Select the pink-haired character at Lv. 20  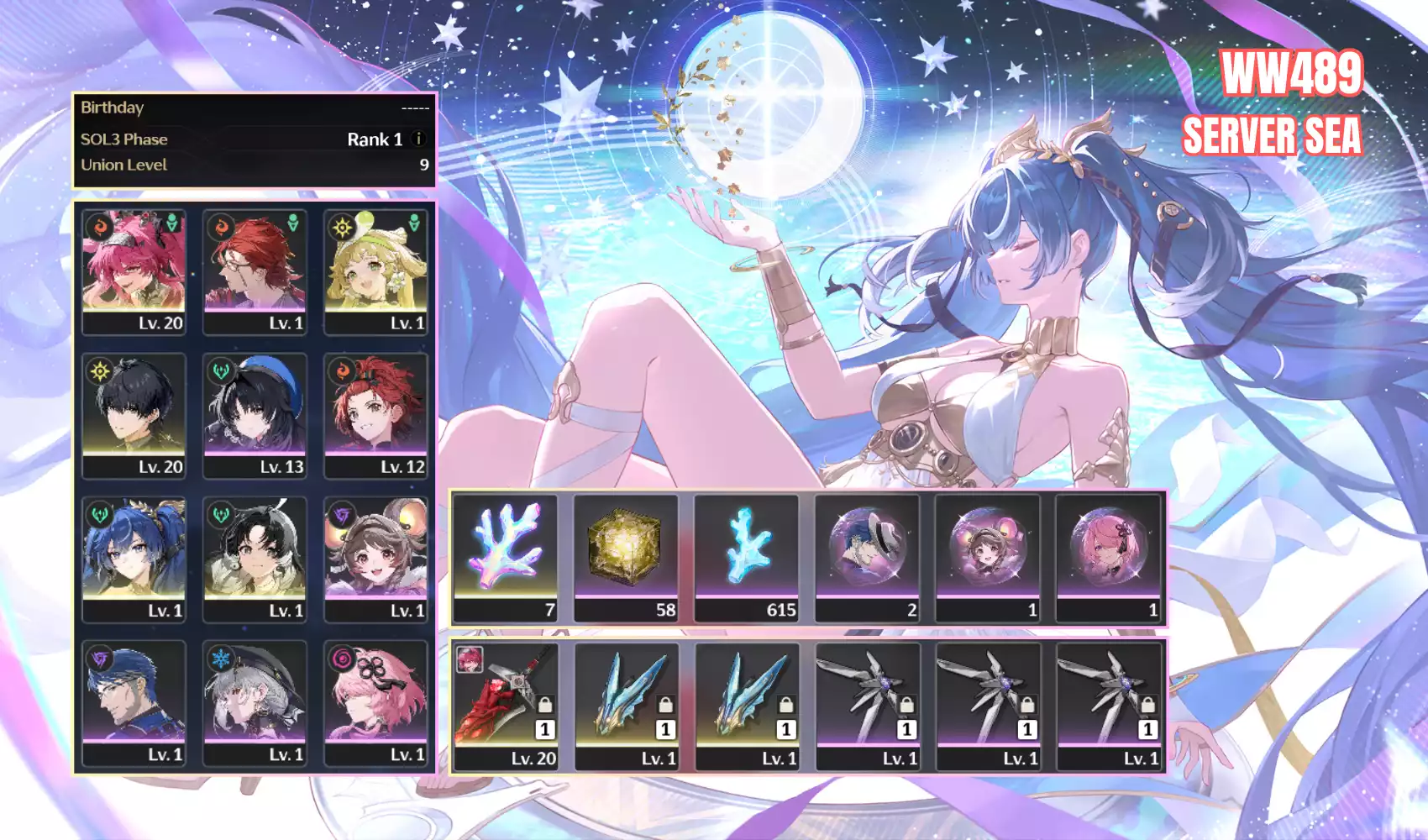coord(134,271)
